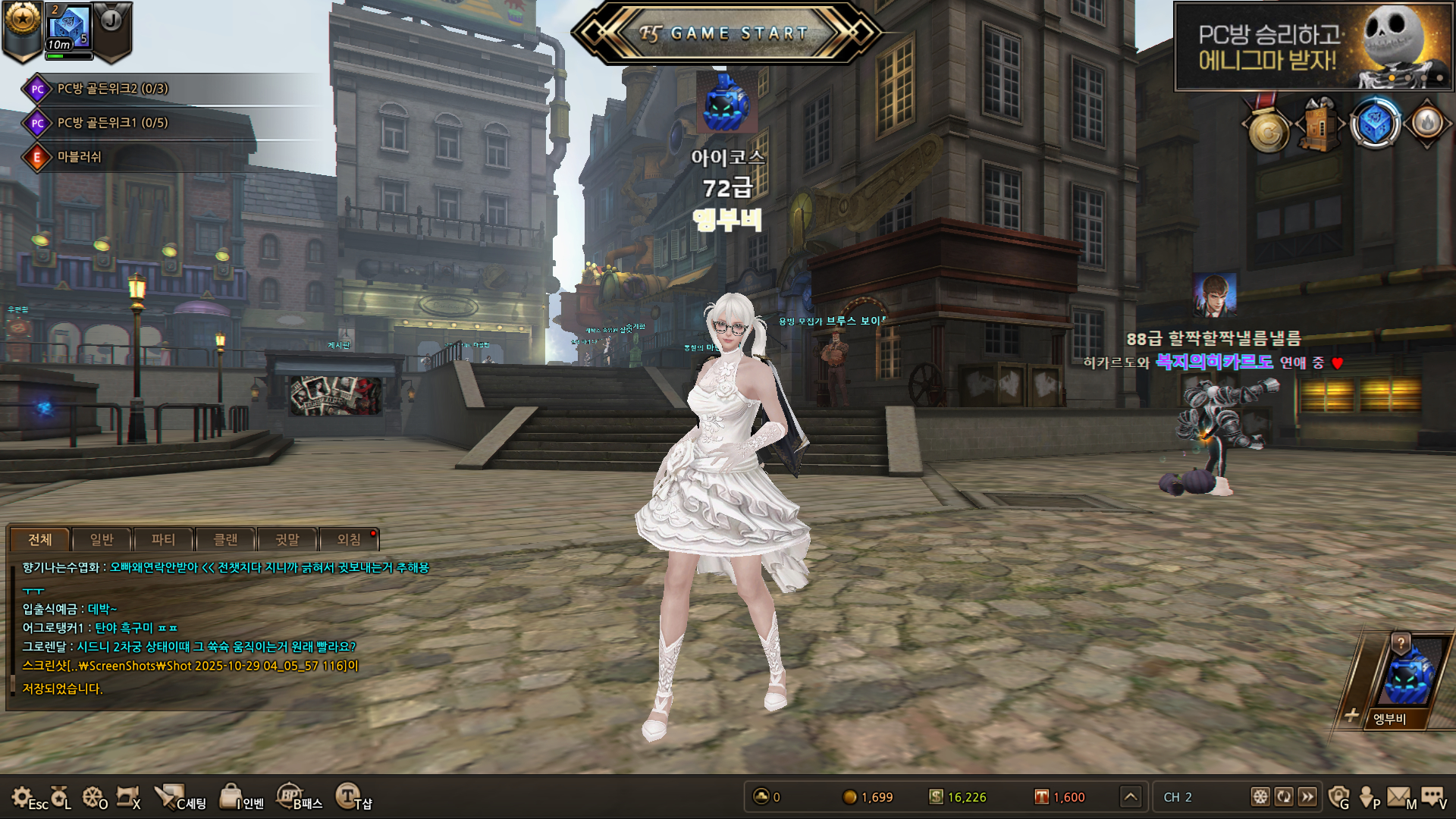This screenshot has height=819, width=1456.
Task: Open the blue dice cube icon
Action: click(1374, 124)
